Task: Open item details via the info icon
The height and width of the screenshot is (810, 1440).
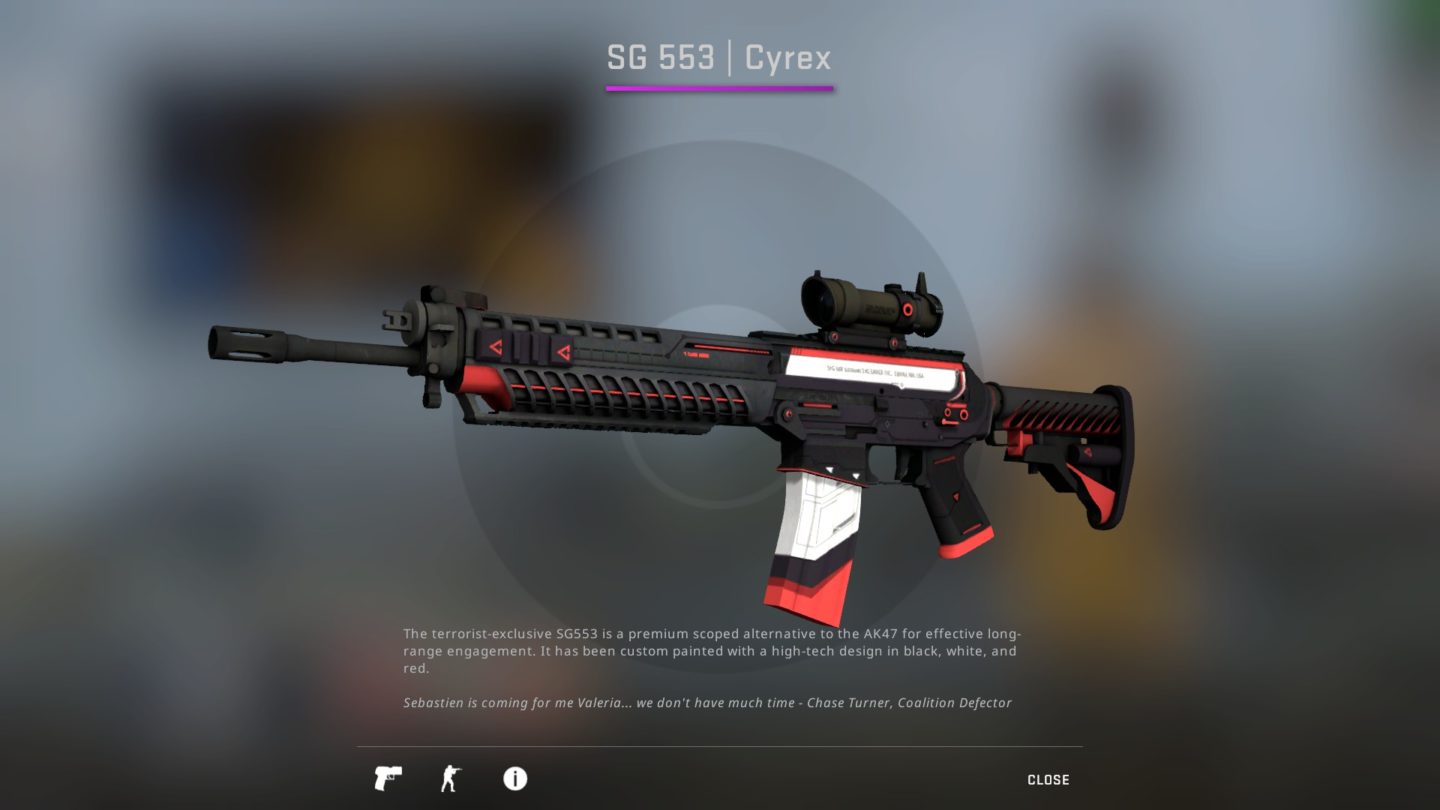Action: tap(515, 778)
